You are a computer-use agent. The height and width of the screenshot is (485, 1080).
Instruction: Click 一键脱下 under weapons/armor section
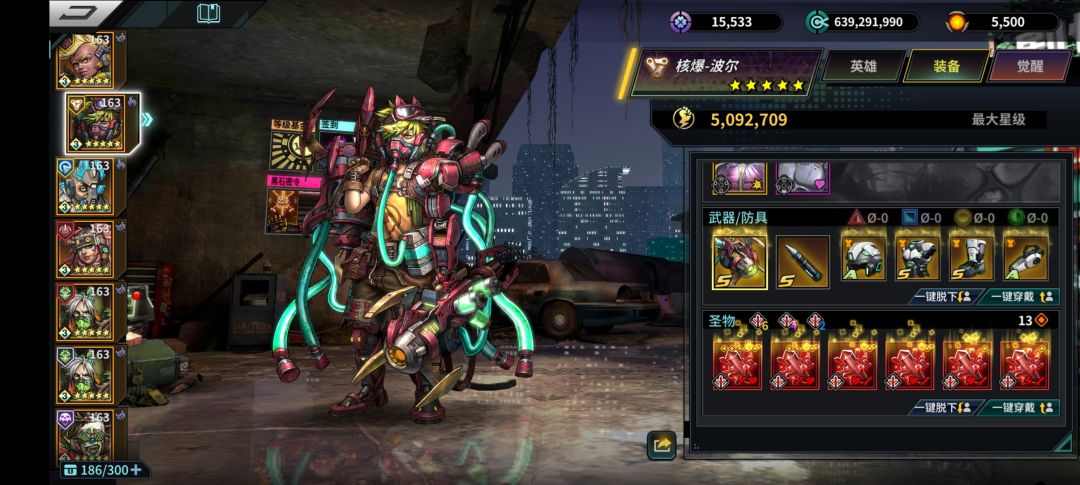[945, 297]
